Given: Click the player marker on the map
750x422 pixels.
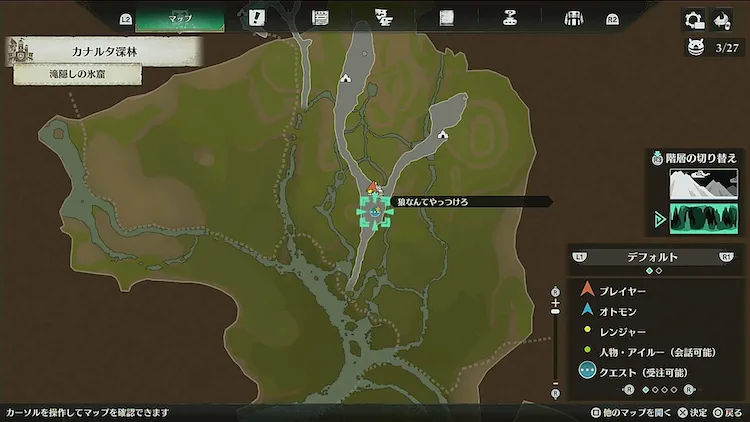Looking at the screenshot, I should tap(373, 187).
